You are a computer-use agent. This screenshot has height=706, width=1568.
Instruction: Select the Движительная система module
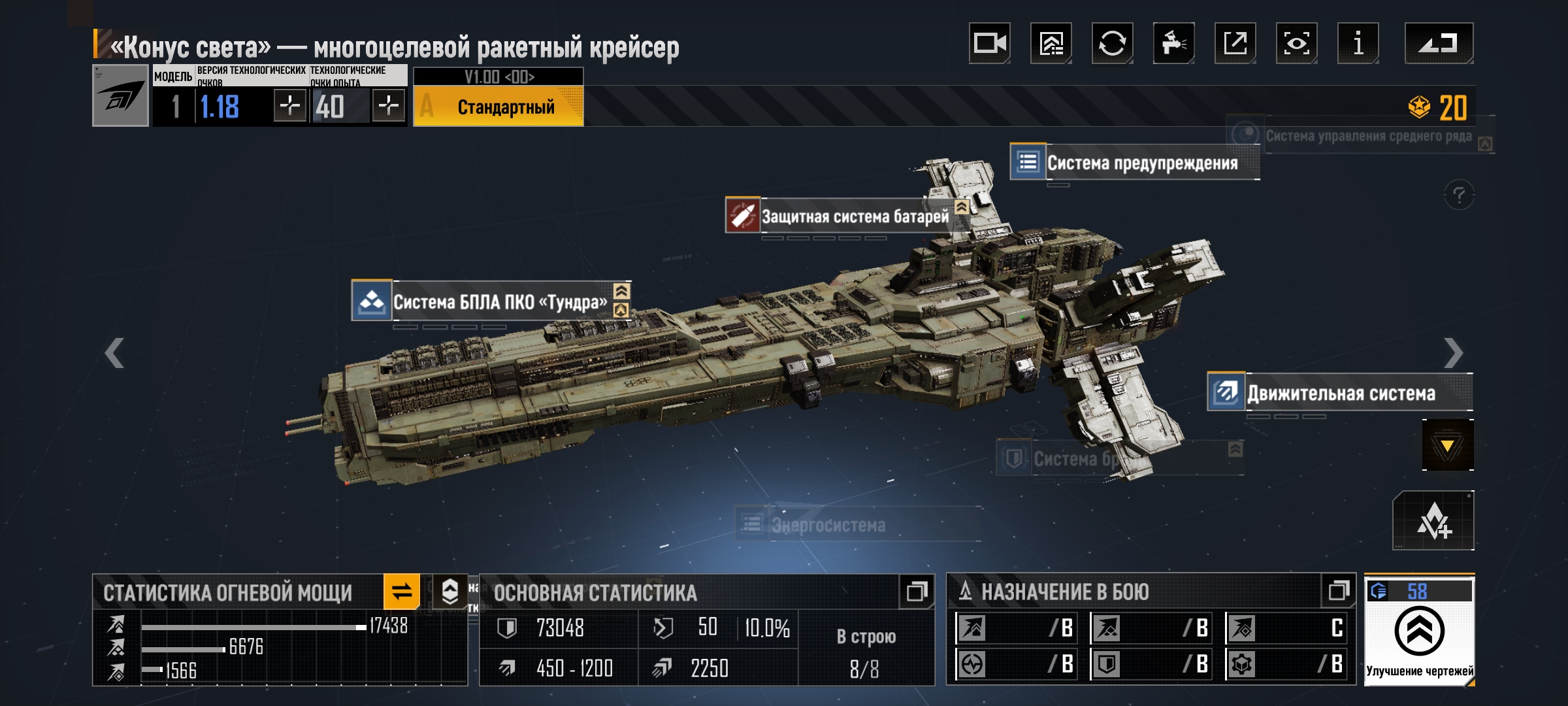point(1339,393)
